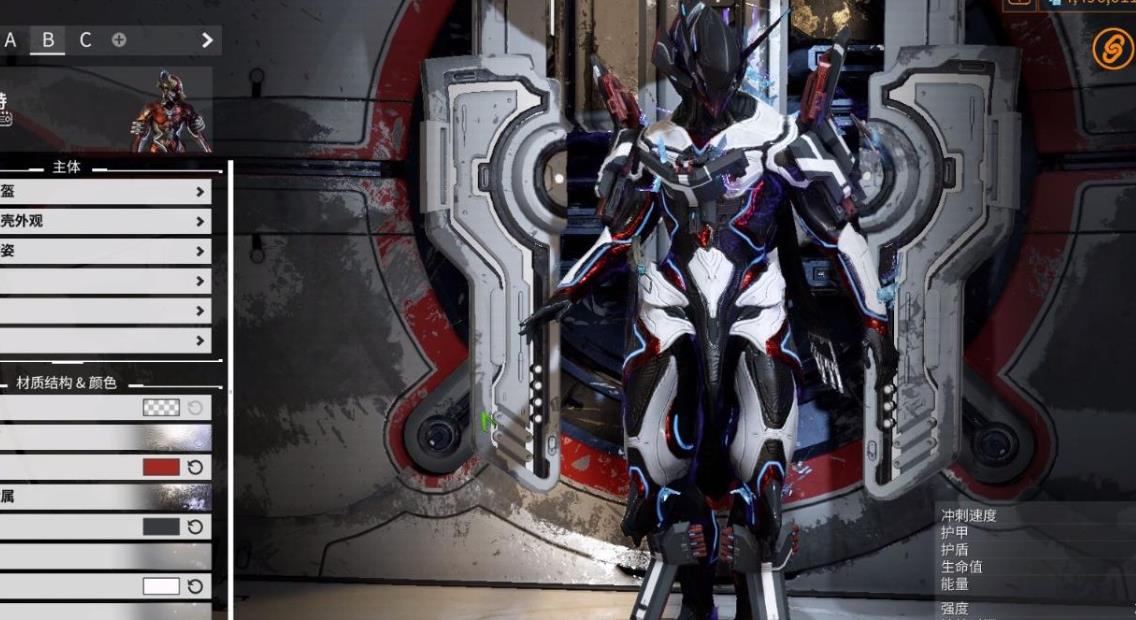Select the white color swatch

pos(161,586)
